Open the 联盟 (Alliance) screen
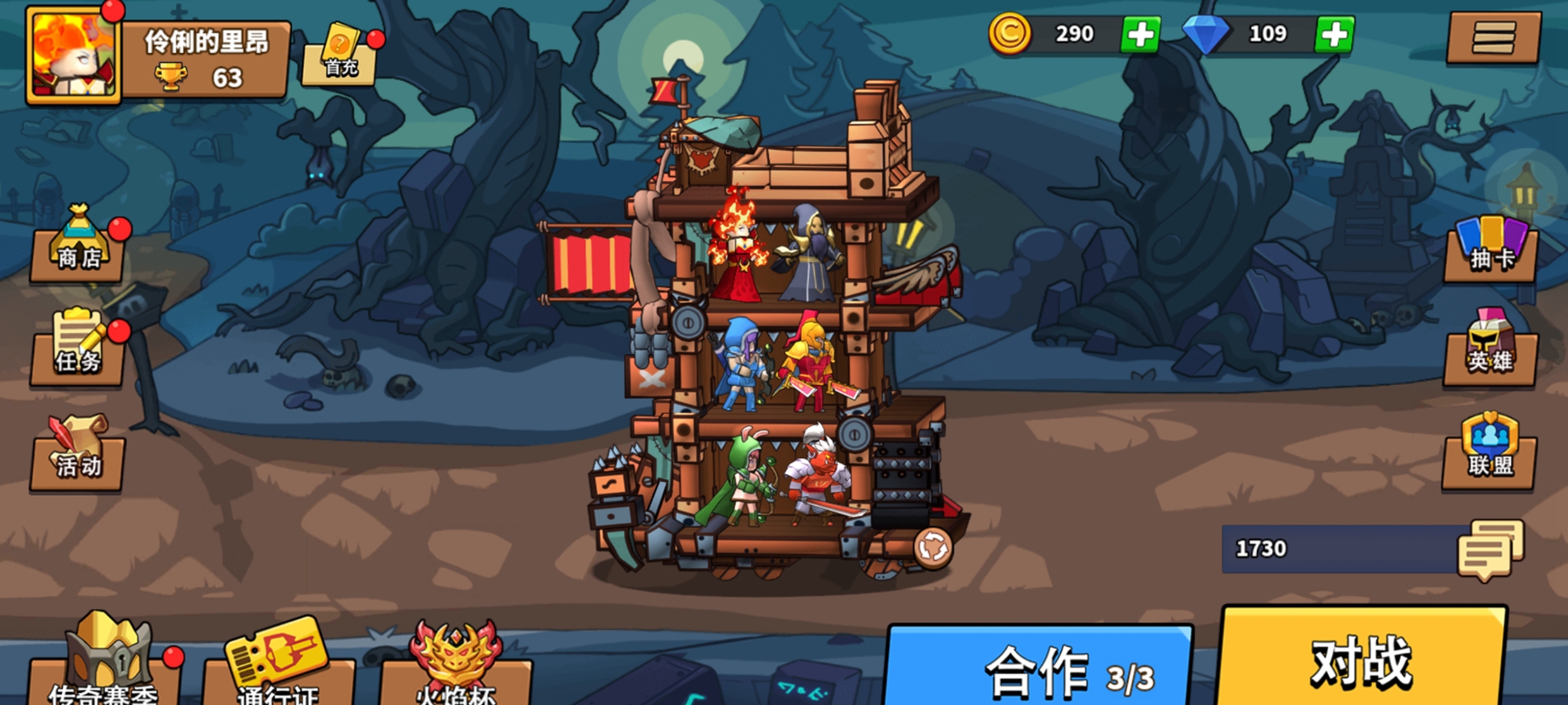Viewport: 1568px width, 705px height. (x=1489, y=463)
